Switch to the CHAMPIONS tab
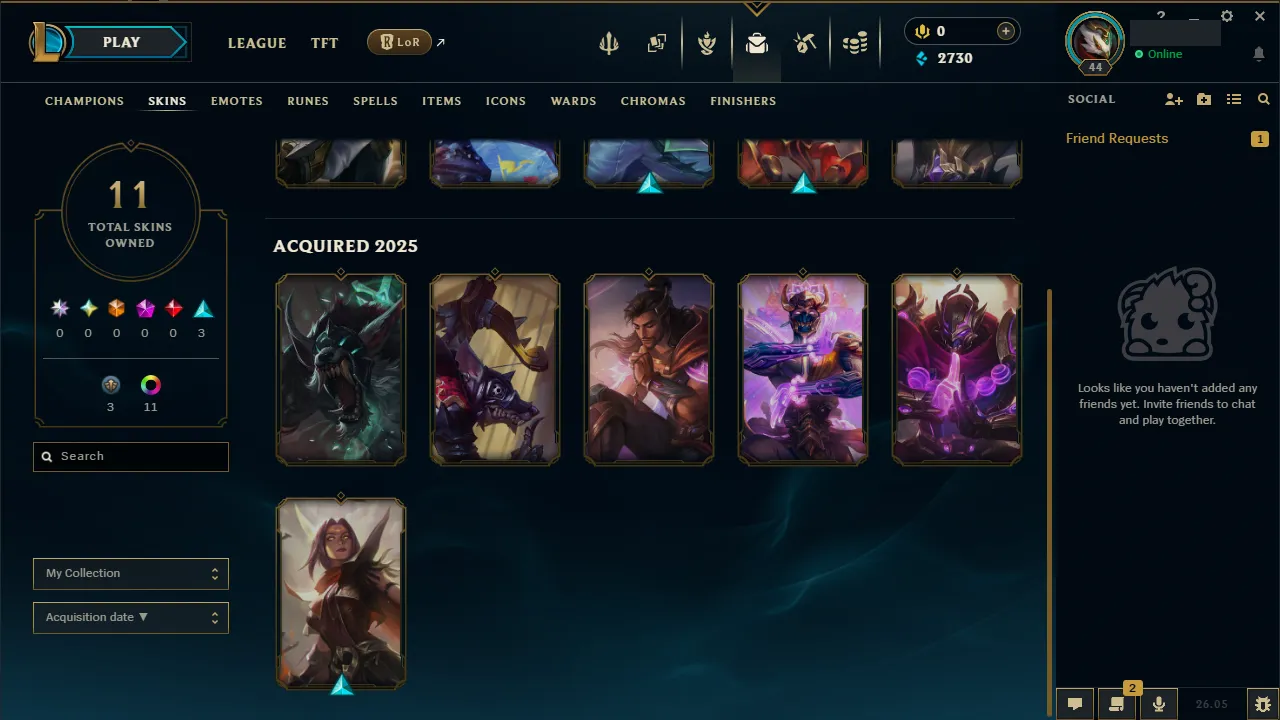Screen dimensions: 1280x720 click(84, 101)
